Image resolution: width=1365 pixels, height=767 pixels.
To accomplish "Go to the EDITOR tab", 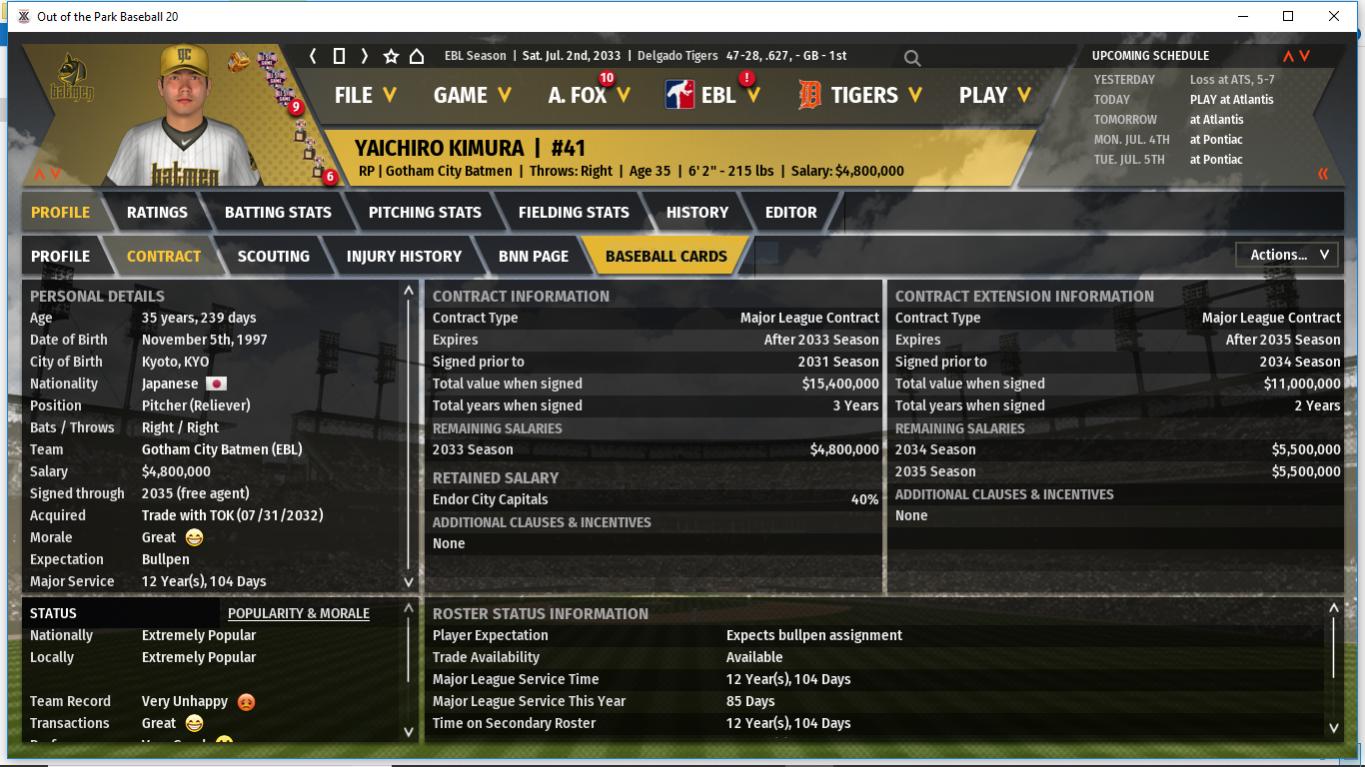I will click(791, 212).
